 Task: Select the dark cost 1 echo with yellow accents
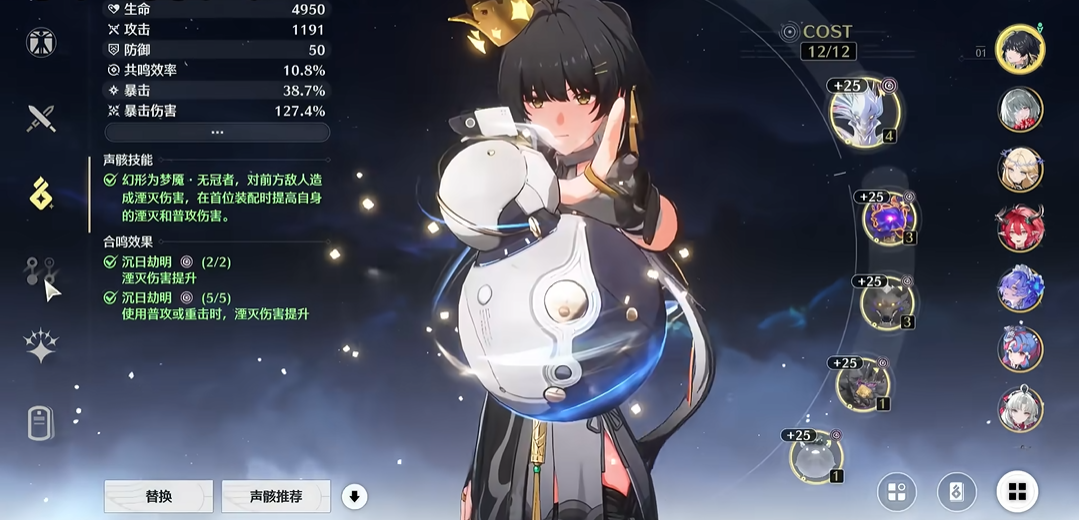coord(862,385)
